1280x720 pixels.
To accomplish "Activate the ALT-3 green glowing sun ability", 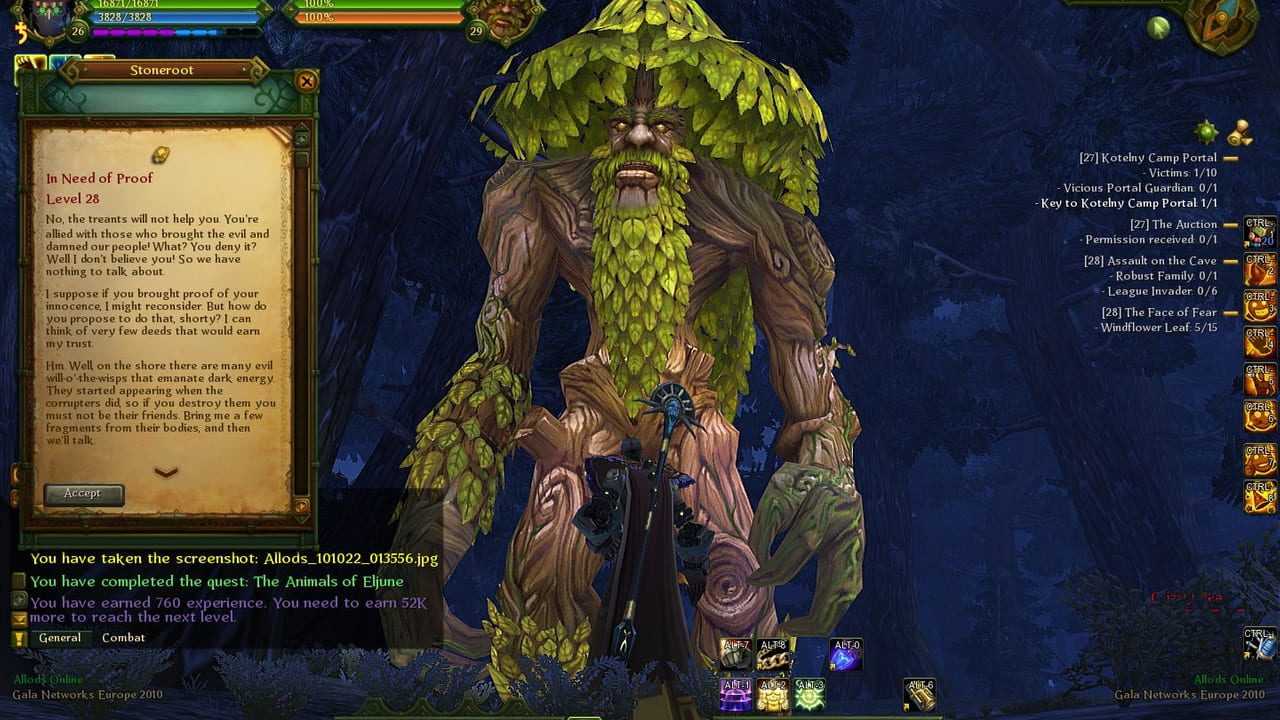I will pos(808,694).
